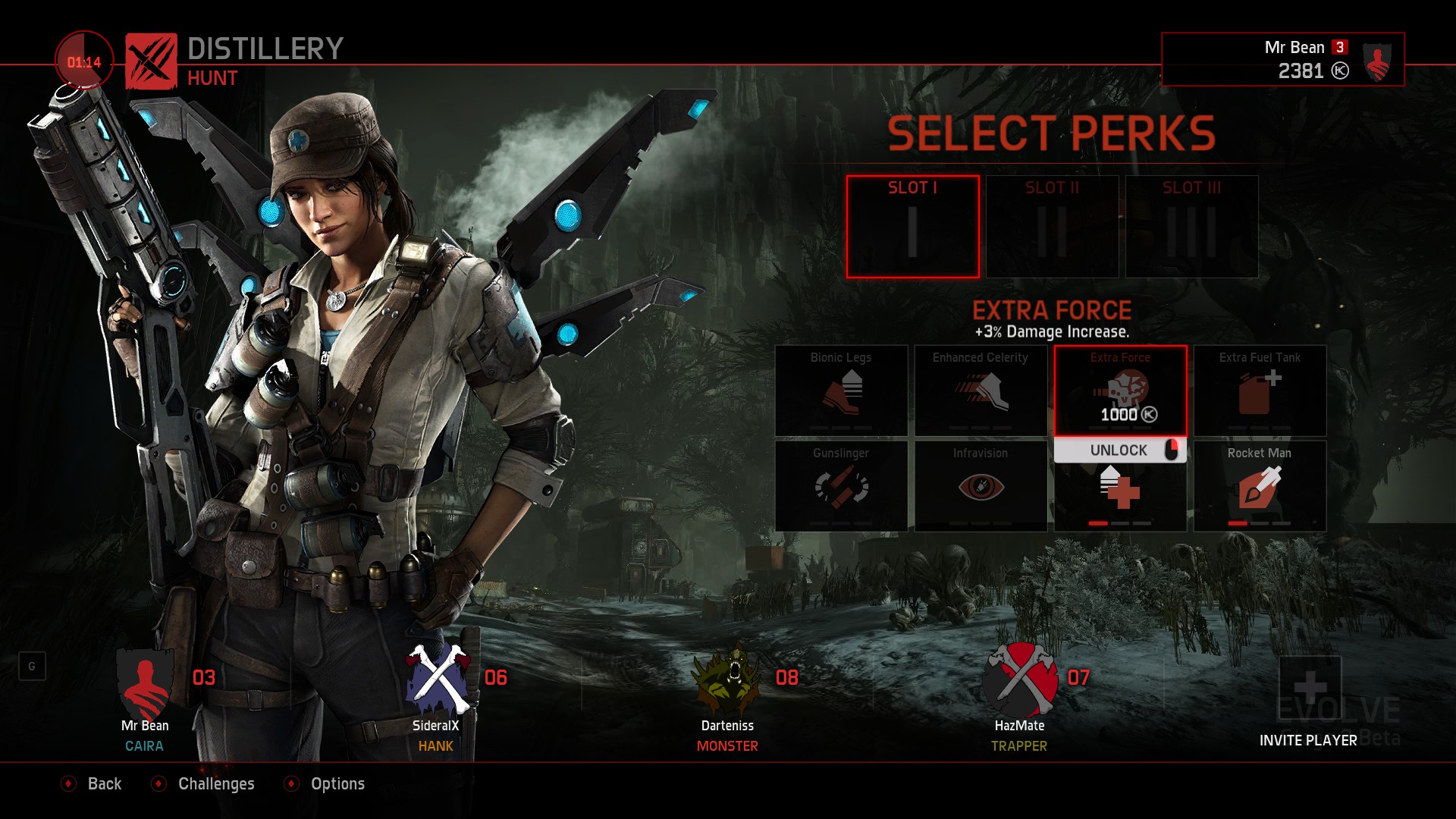This screenshot has width=1456, height=819.
Task: Switch to perk Slot II
Action: point(1052,227)
